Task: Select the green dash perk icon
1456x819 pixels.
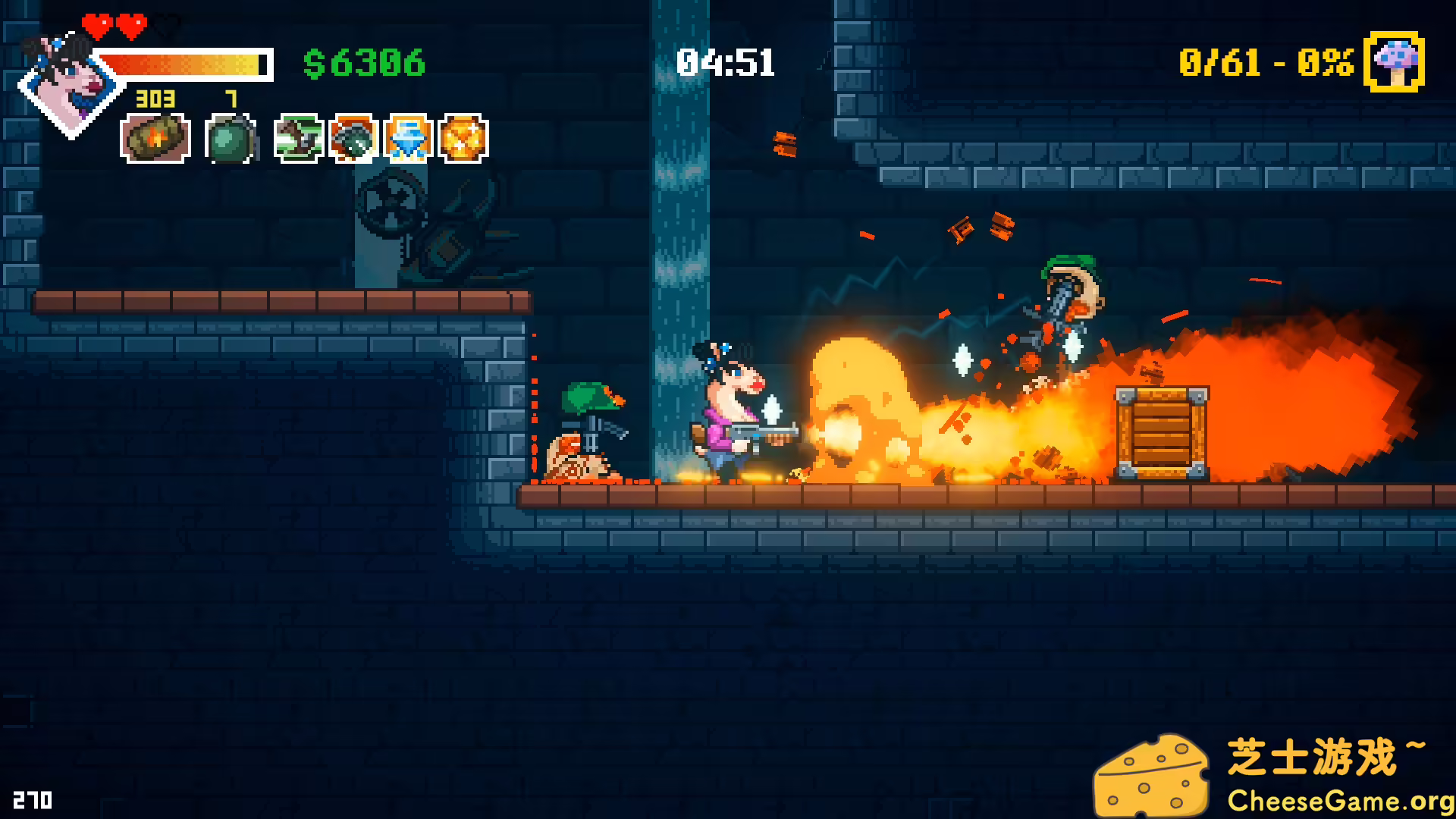Action: [x=299, y=138]
